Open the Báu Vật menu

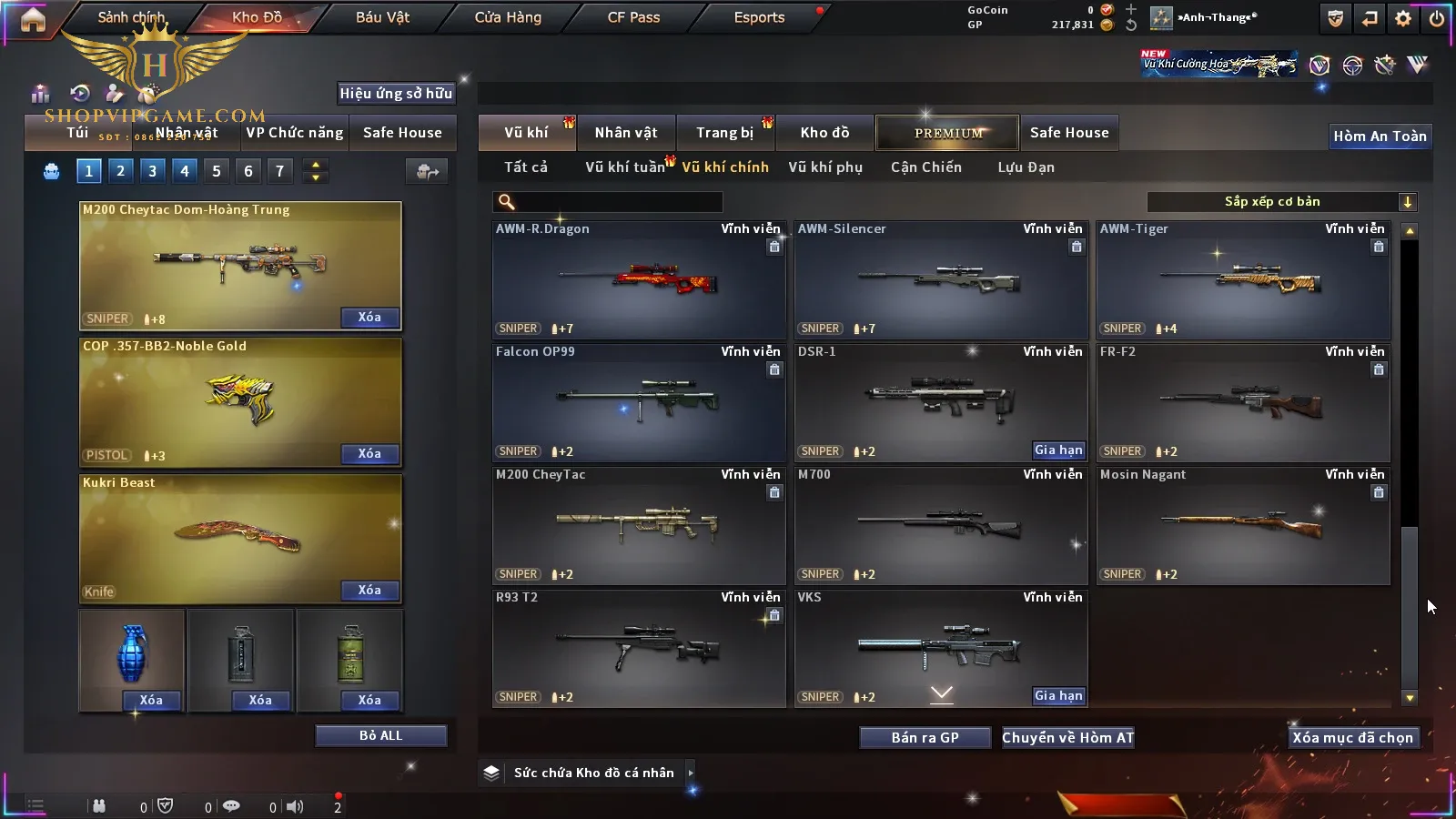(382, 17)
